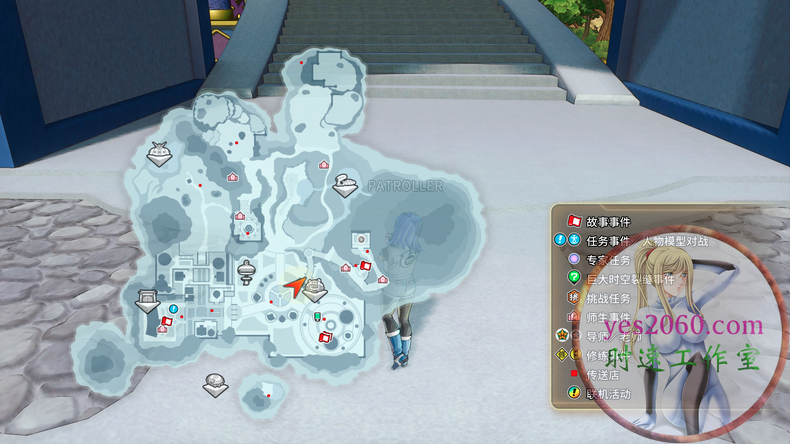Select the green marker on the map

pos(318,316)
